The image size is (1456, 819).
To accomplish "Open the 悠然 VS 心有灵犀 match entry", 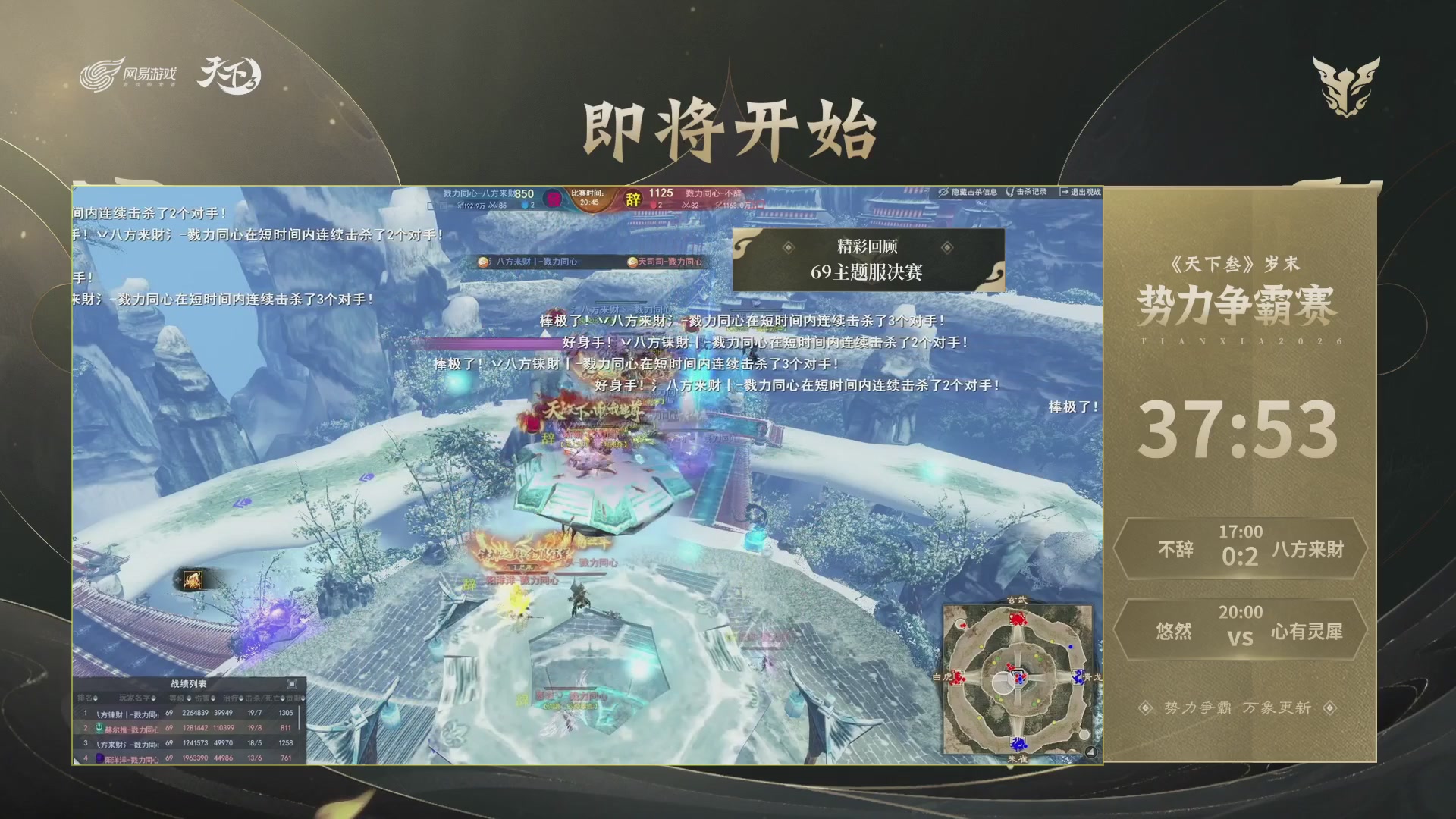I will [1244, 629].
